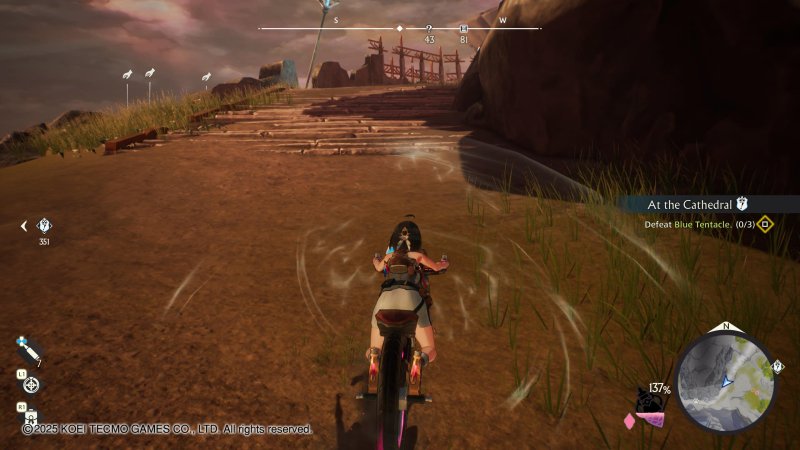Select the At the Cathedral quest tracker
Screen dimensions: 800x450
[697, 204]
